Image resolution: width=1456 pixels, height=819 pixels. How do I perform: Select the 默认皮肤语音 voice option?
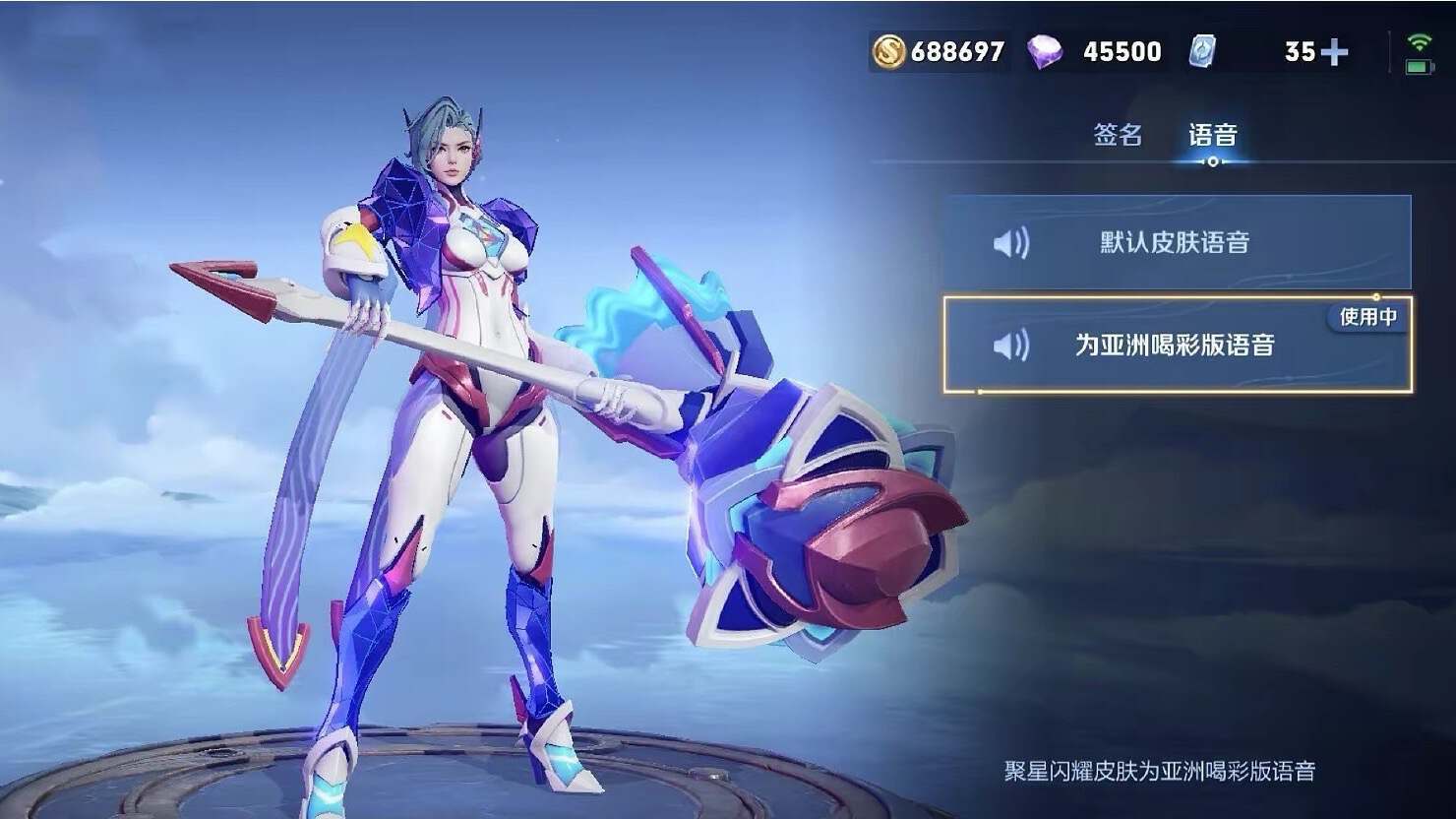[1176, 242]
